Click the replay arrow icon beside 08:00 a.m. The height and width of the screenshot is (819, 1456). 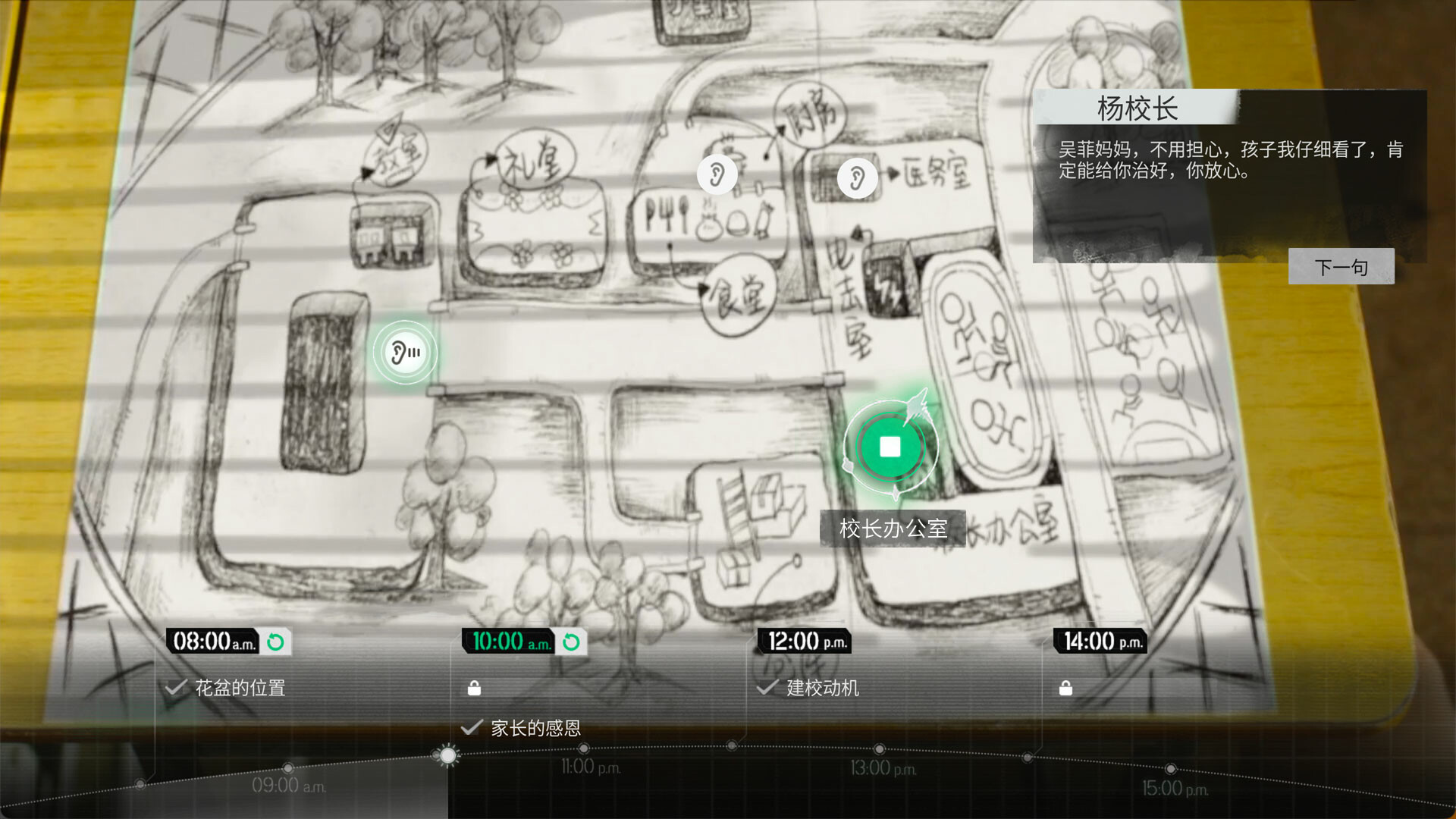pos(277,641)
